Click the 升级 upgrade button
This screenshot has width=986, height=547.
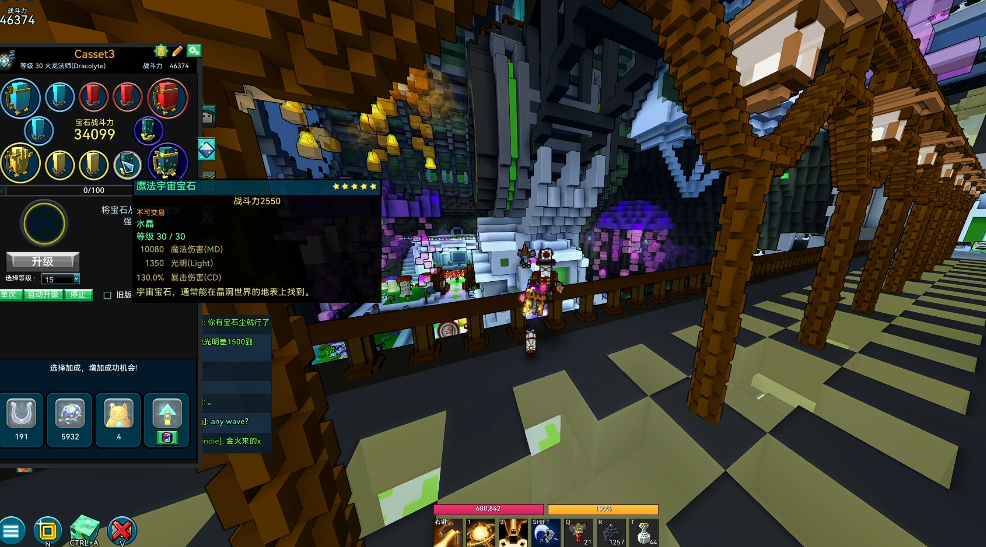[x=42, y=261]
